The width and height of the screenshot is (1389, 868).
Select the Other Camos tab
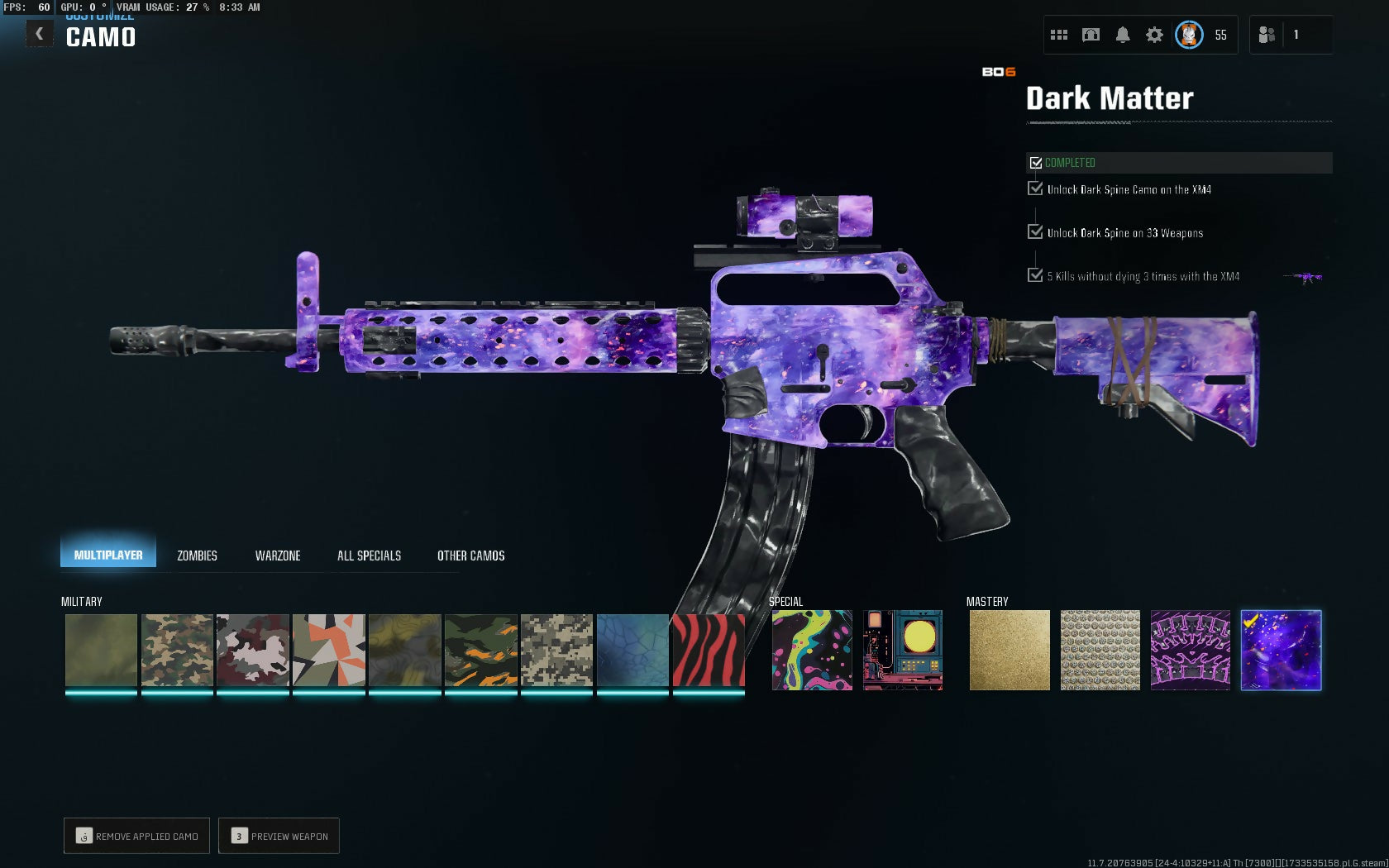coord(470,556)
